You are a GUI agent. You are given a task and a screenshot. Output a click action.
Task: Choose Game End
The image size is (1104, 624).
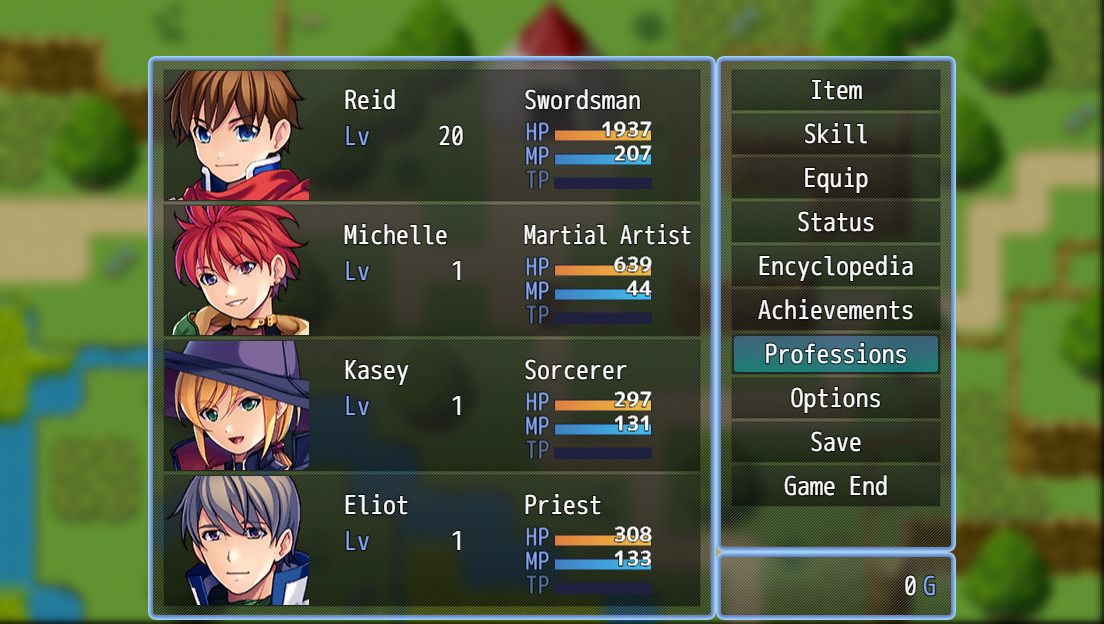pyautogui.click(x=835, y=487)
